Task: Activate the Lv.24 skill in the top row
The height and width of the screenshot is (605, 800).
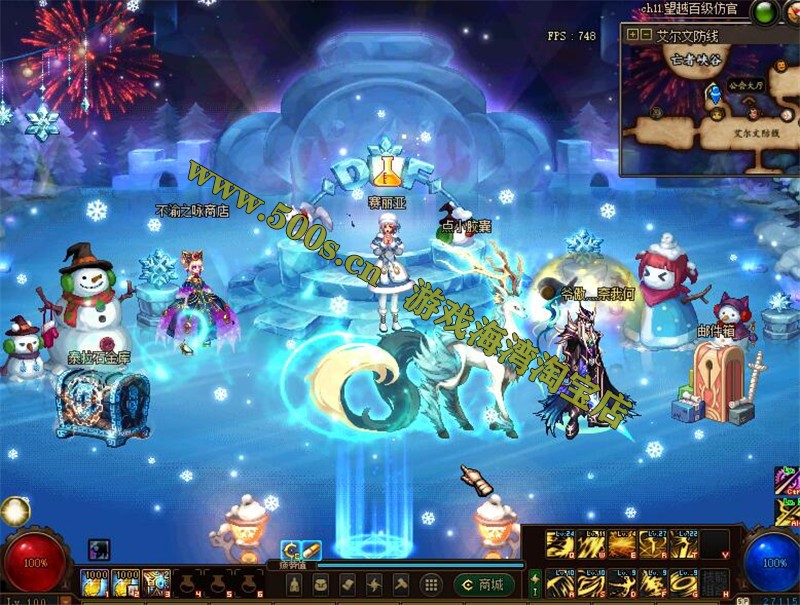Action: [x=560, y=545]
